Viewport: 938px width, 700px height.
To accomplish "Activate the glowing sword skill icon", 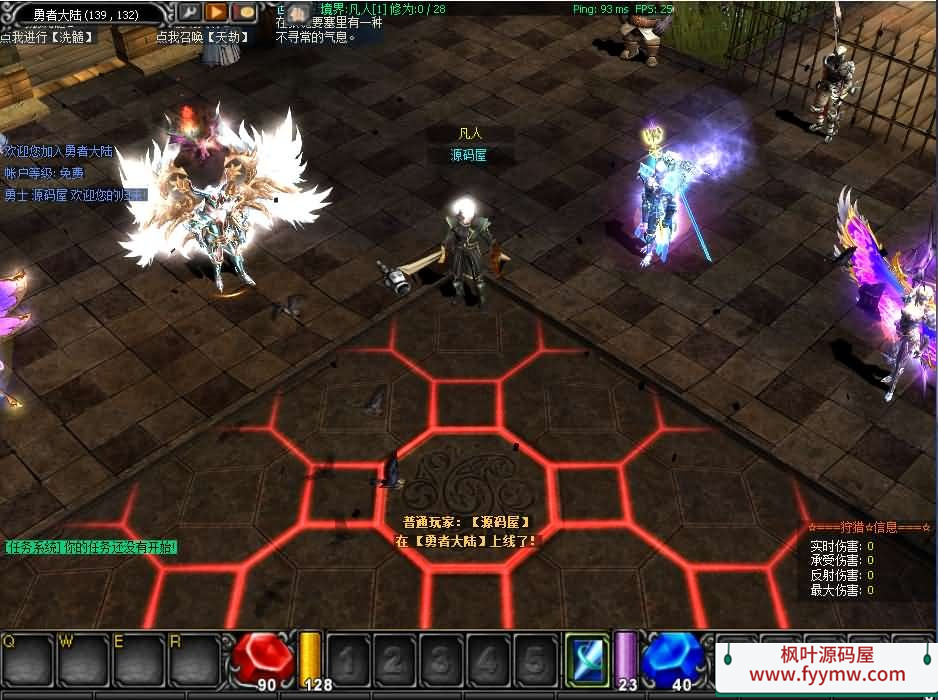I will pos(587,659).
